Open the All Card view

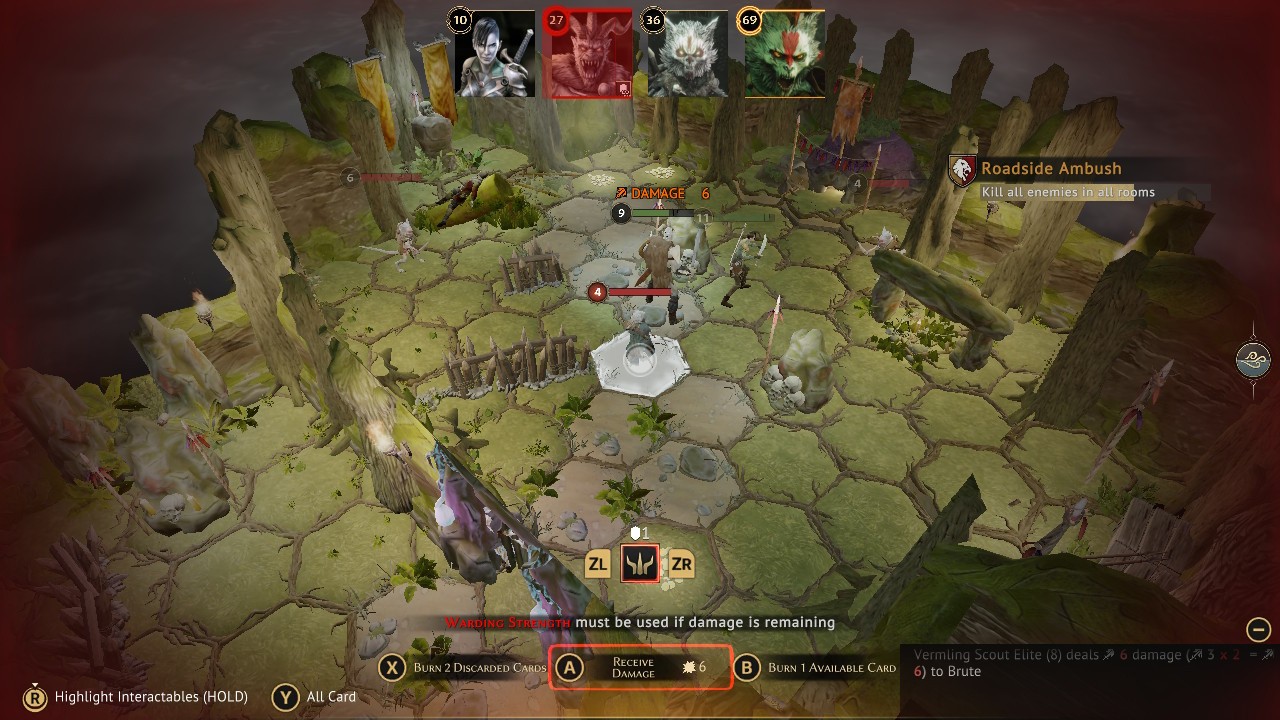click(318, 696)
